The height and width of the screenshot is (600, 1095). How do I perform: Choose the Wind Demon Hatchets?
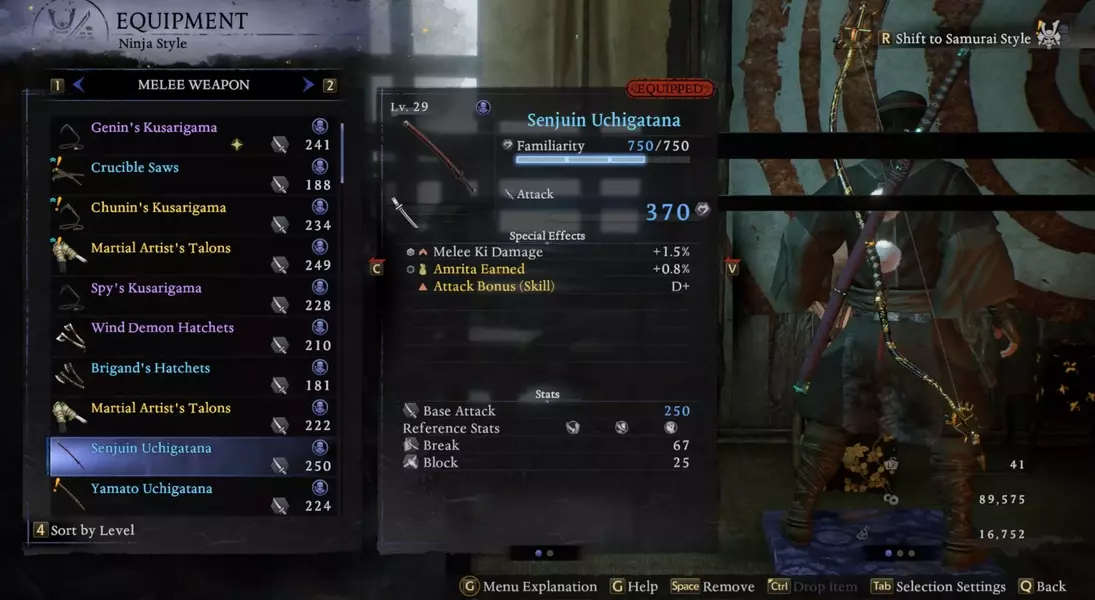[162, 328]
